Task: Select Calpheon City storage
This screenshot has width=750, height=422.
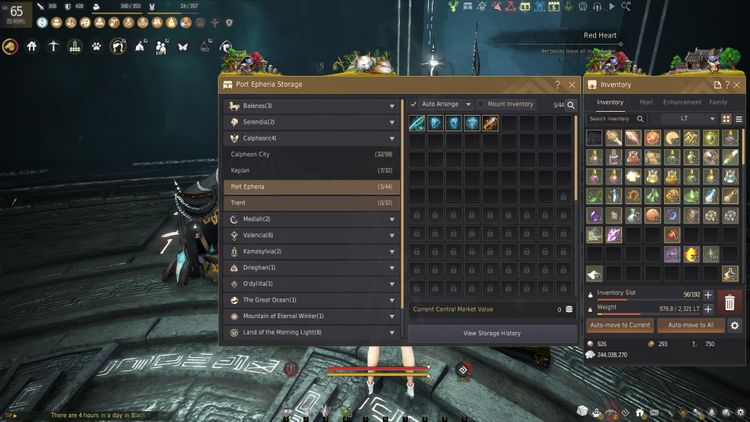Action: click(311, 155)
